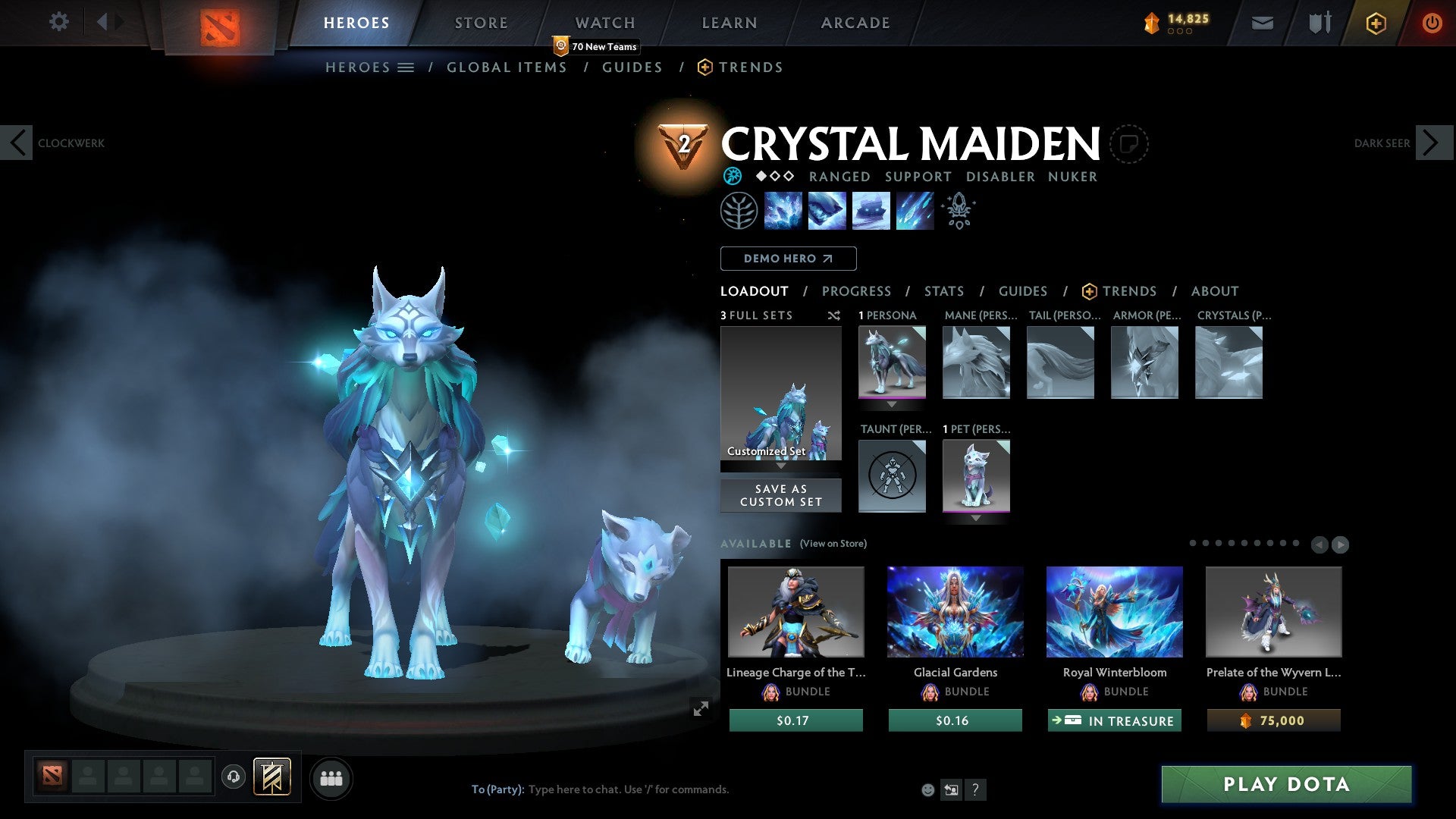View the Freezing Field ability icon
The height and width of the screenshot is (819, 1456).
tap(914, 210)
